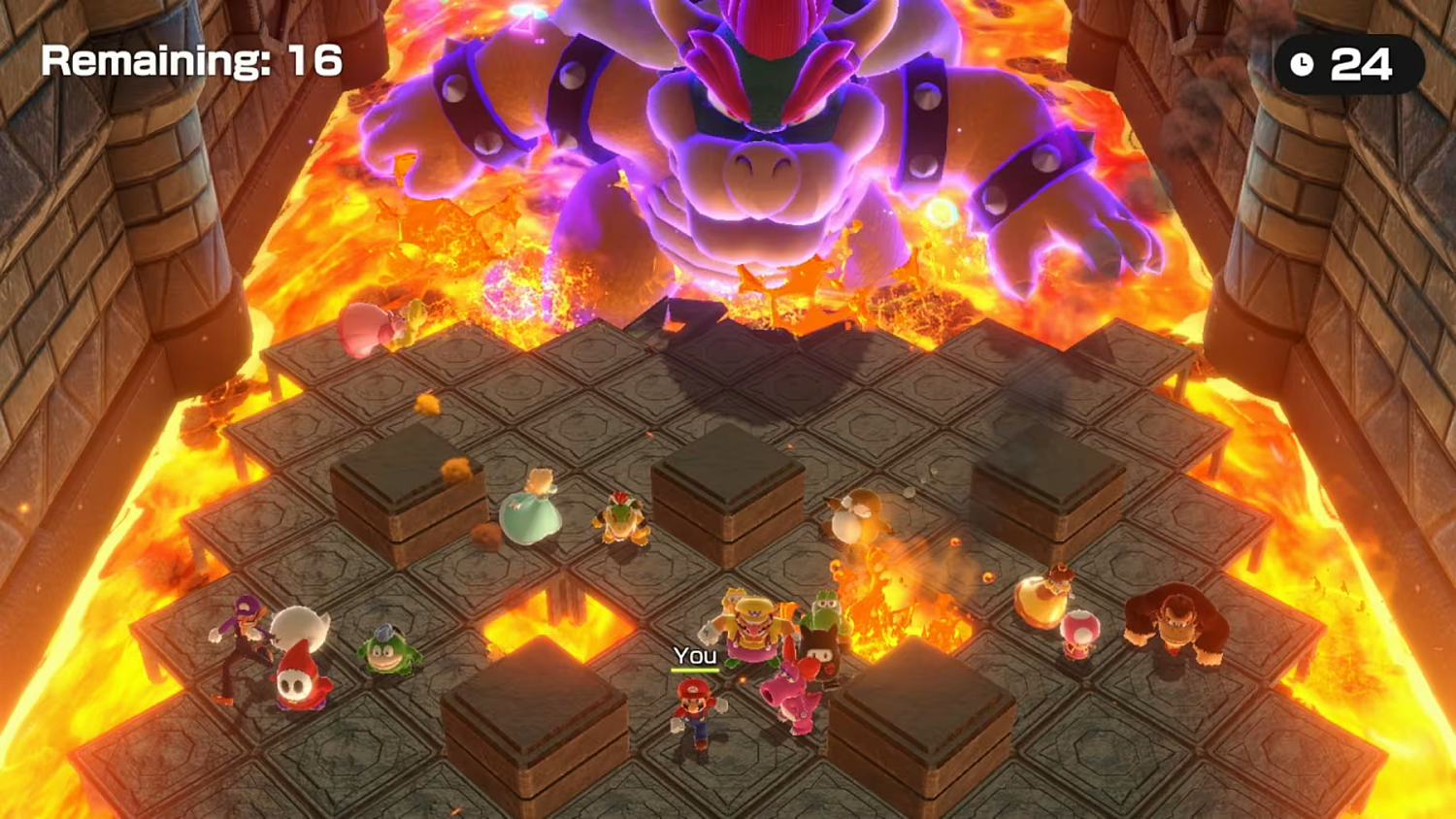Click the Wario character sprite
1456x819 pixels.
coord(752,626)
